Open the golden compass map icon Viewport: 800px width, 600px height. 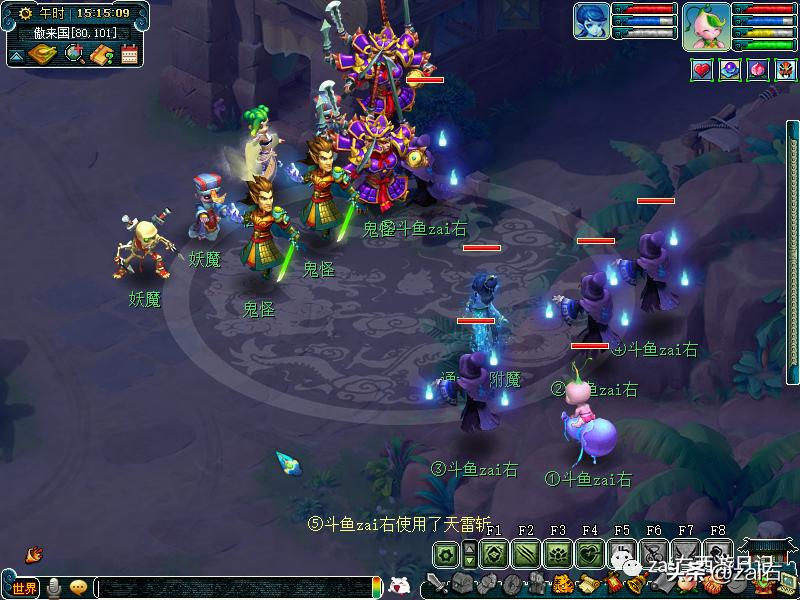(x=43, y=54)
